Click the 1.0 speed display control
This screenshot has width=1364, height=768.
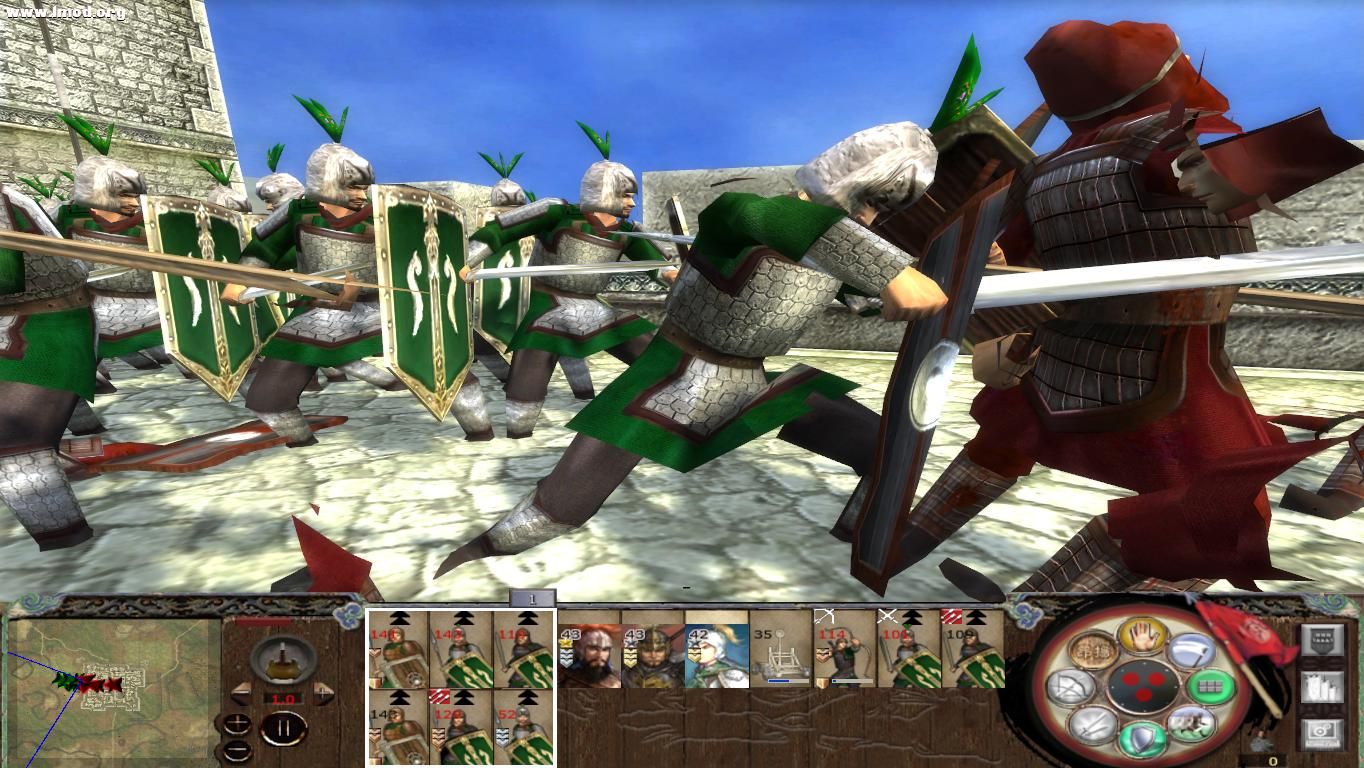(282, 699)
